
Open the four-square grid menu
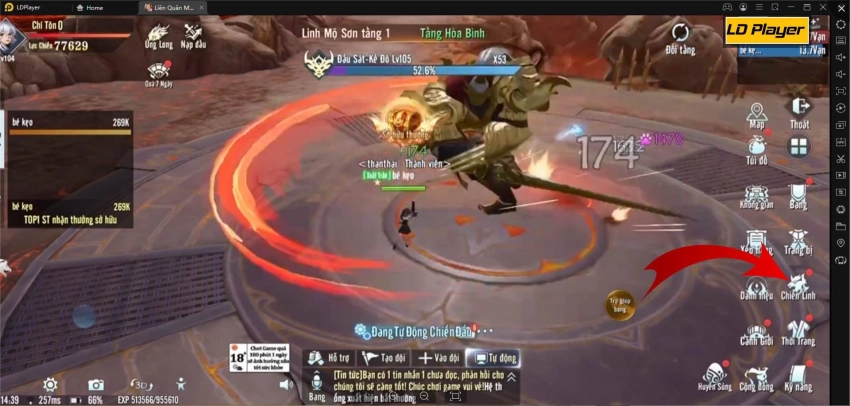click(x=798, y=148)
